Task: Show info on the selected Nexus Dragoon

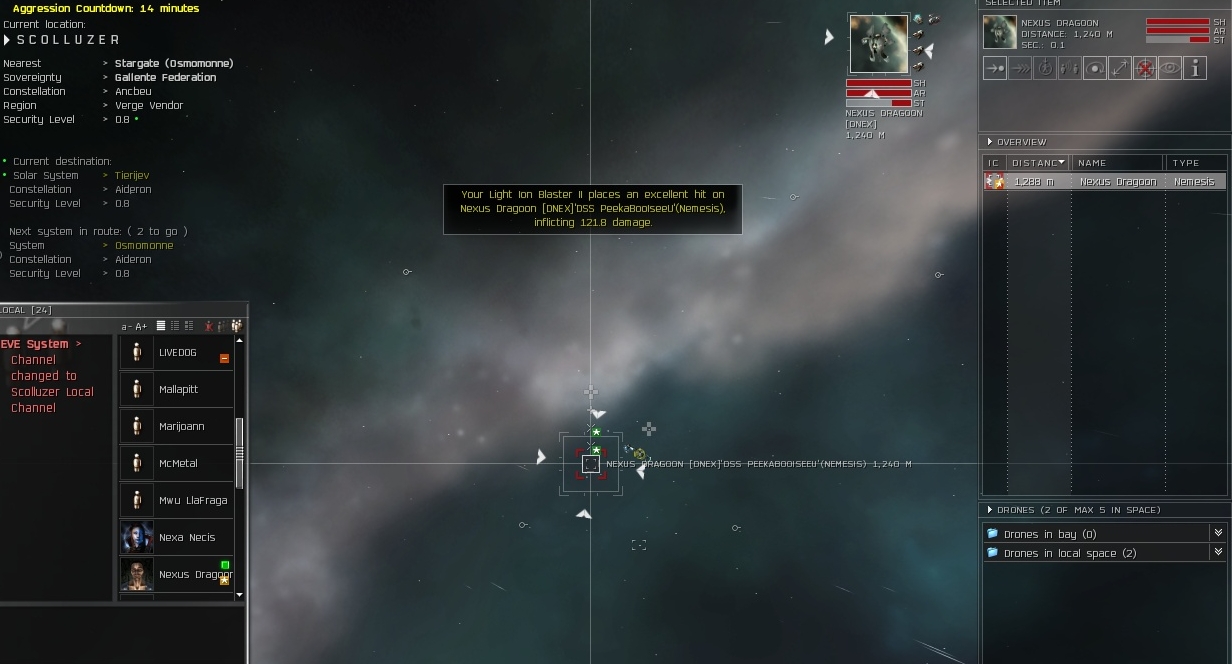Action: [1195, 68]
